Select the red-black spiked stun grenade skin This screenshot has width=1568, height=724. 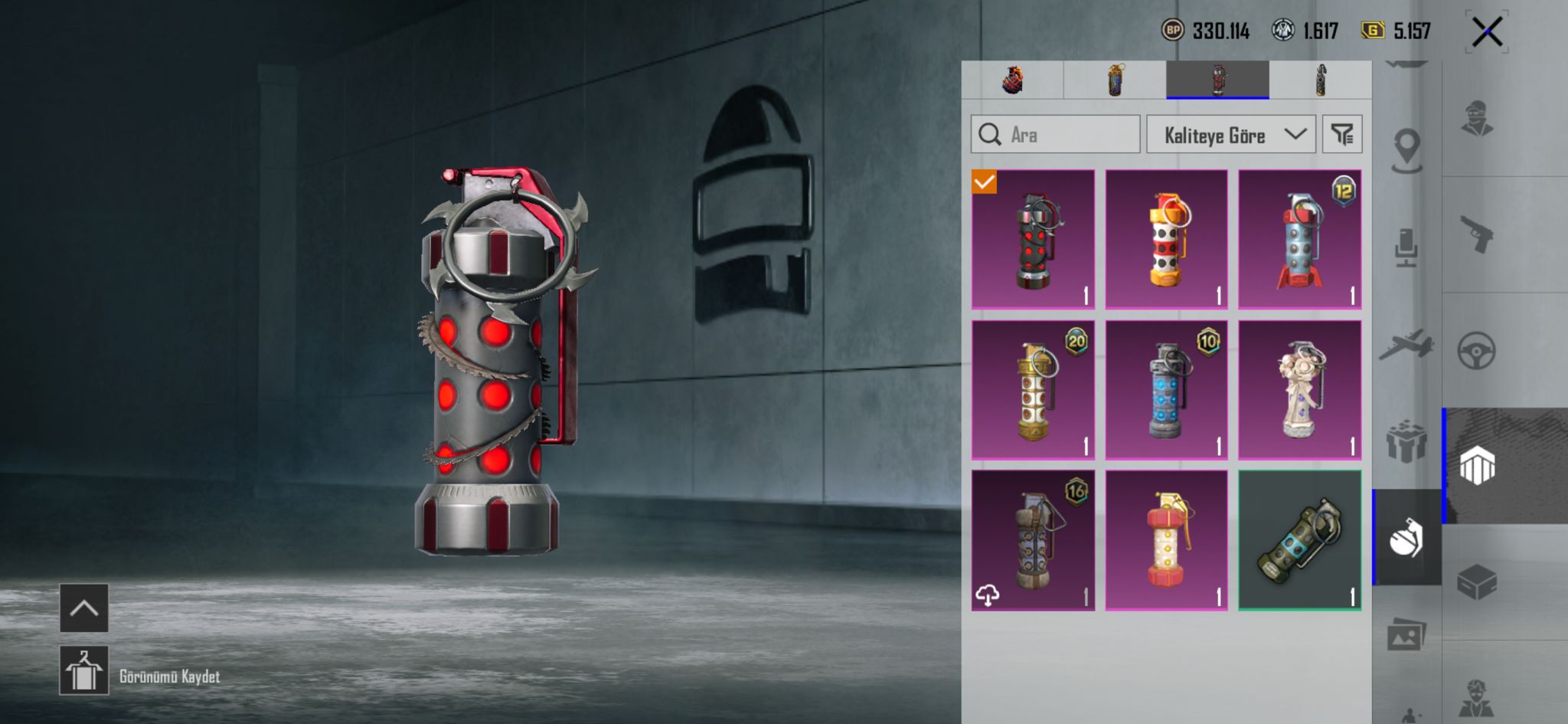click(1033, 239)
